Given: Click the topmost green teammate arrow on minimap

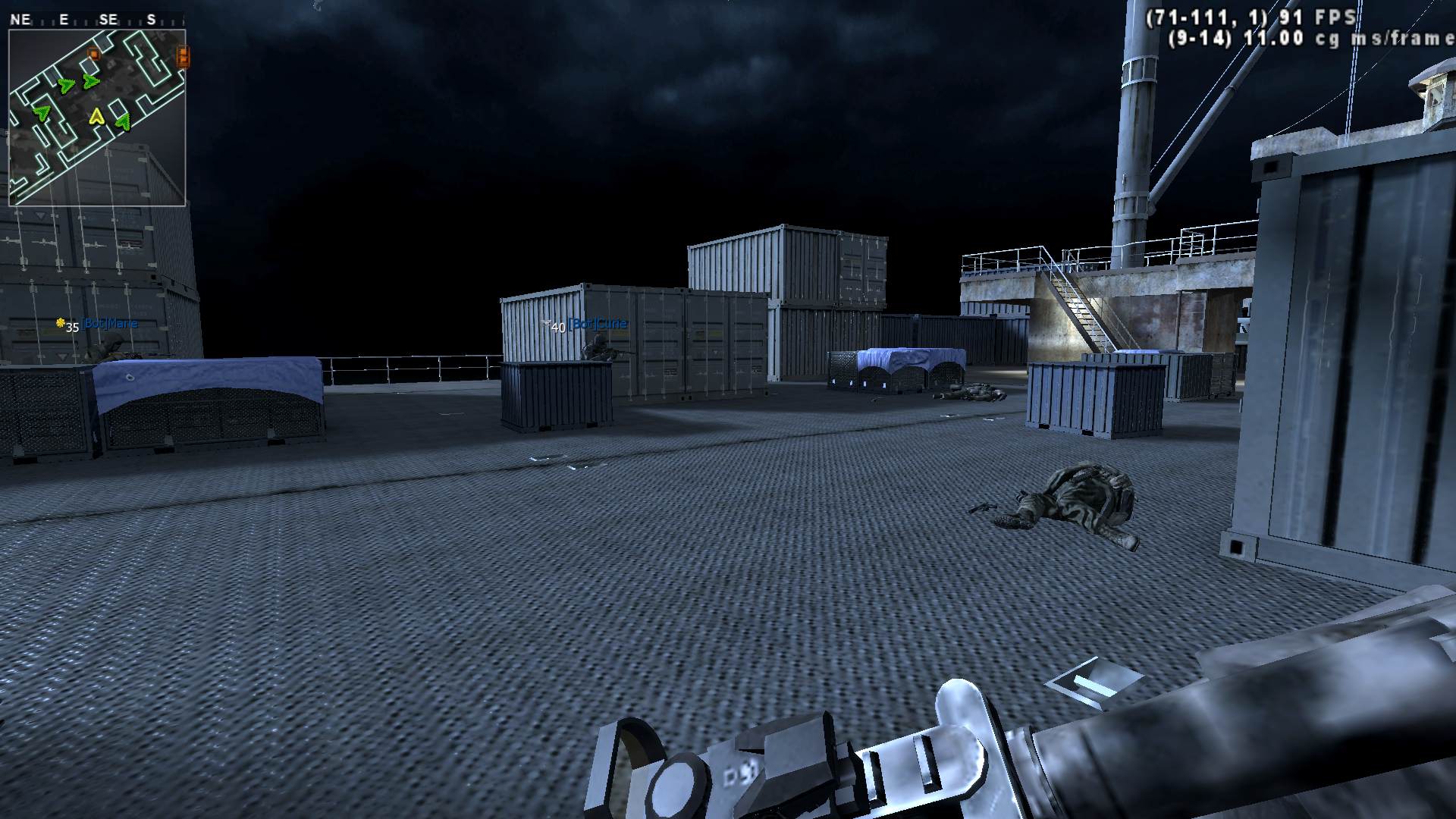Looking at the screenshot, I should 90,81.
